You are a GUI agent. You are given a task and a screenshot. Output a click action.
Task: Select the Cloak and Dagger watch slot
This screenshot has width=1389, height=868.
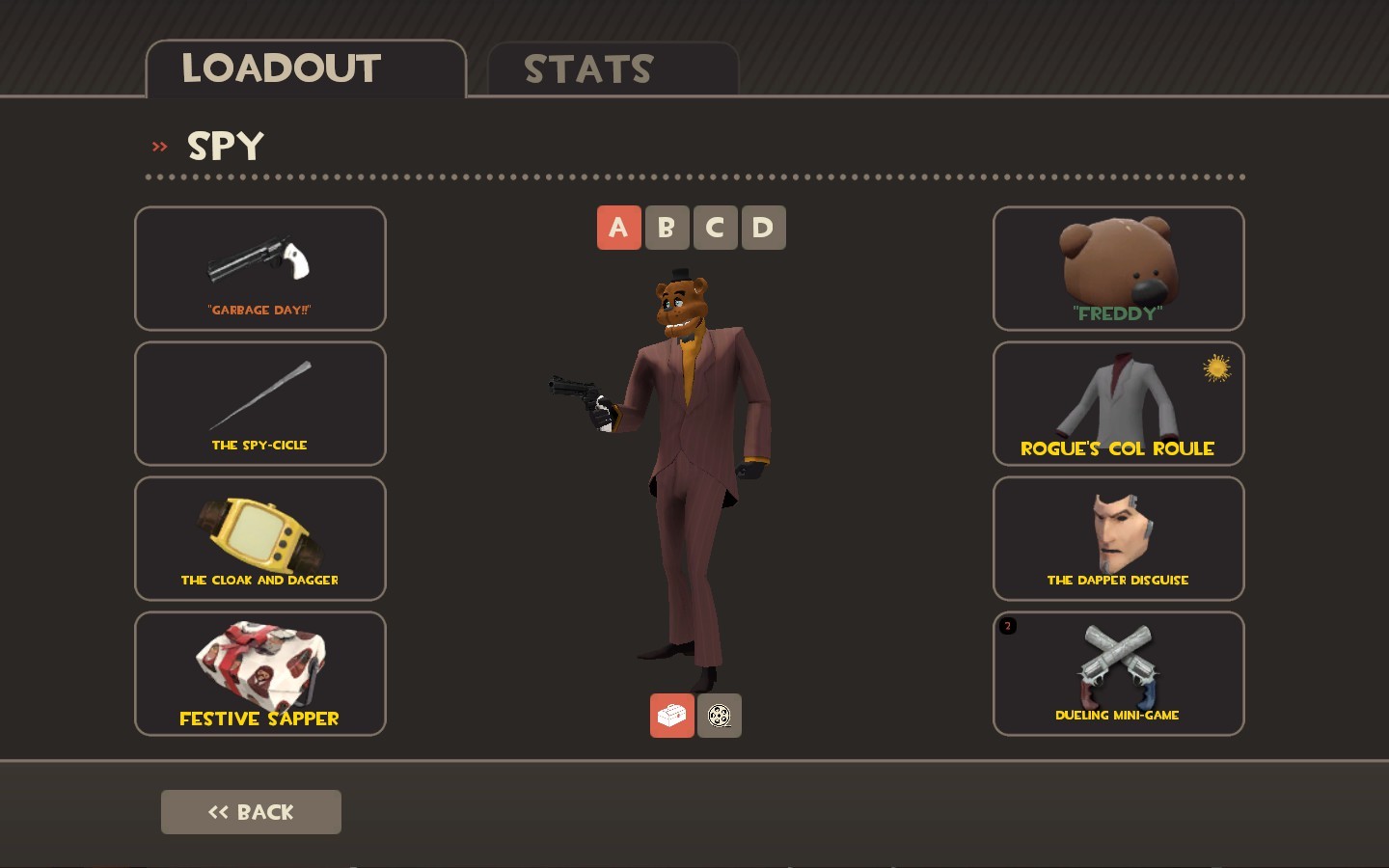(259, 538)
